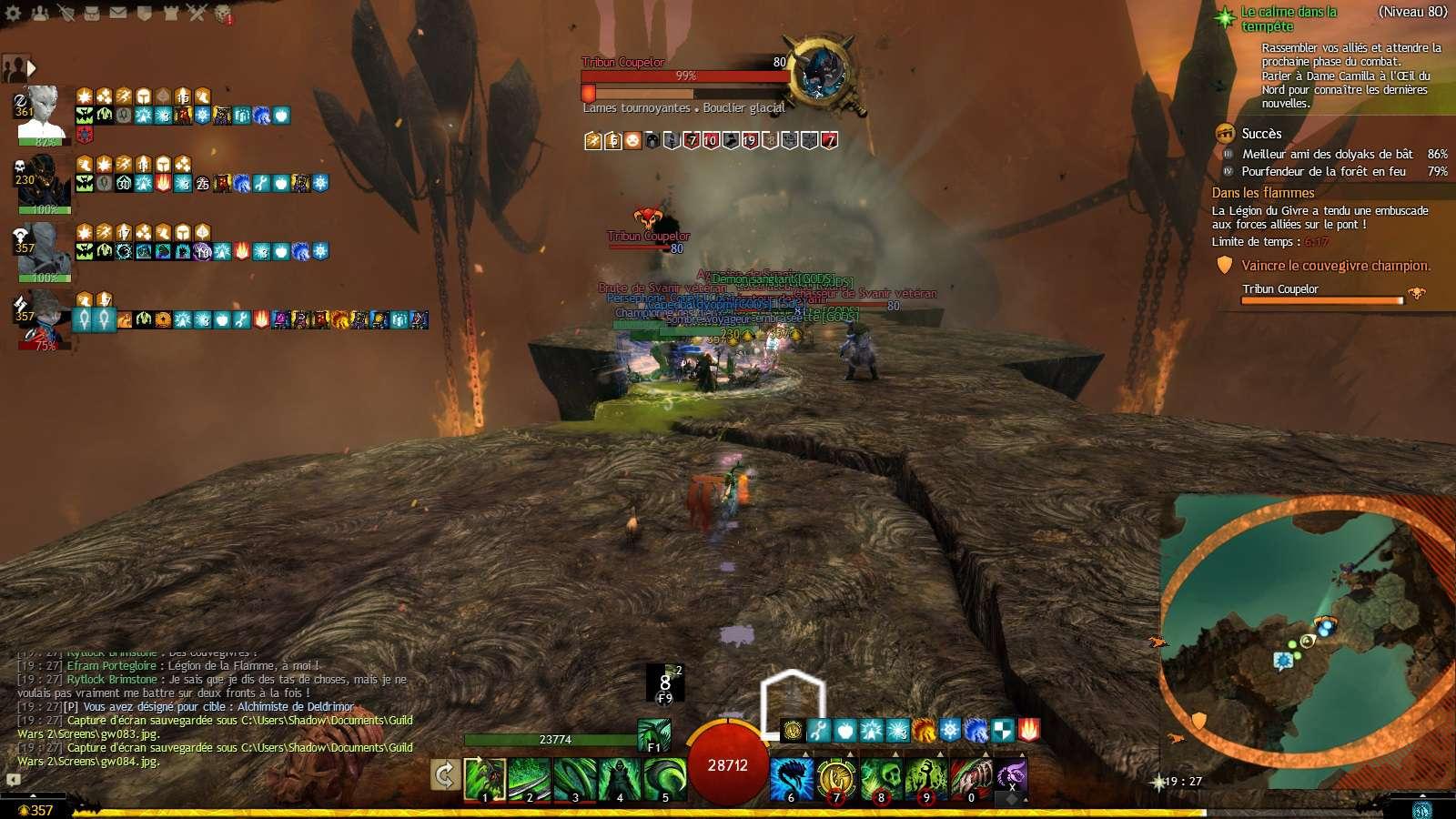Click the weapon swap arrow button
The height and width of the screenshot is (819, 1456).
444,775
